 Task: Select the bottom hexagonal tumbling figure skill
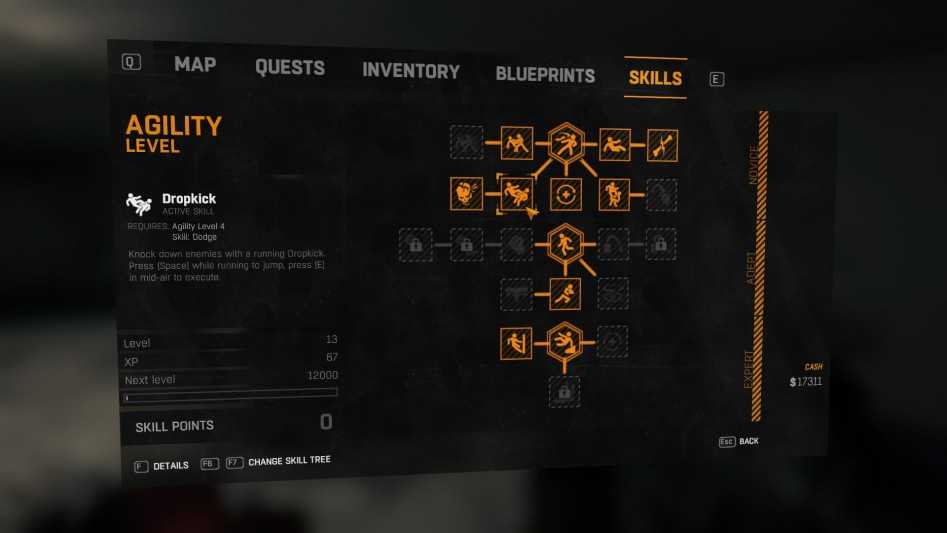565,342
